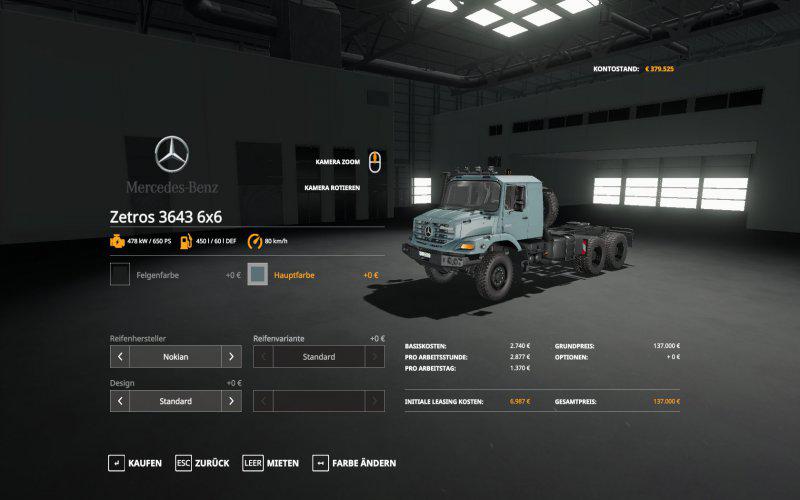
Task: Switch Reifenhersteller to the previous brand
Action: click(x=120, y=356)
